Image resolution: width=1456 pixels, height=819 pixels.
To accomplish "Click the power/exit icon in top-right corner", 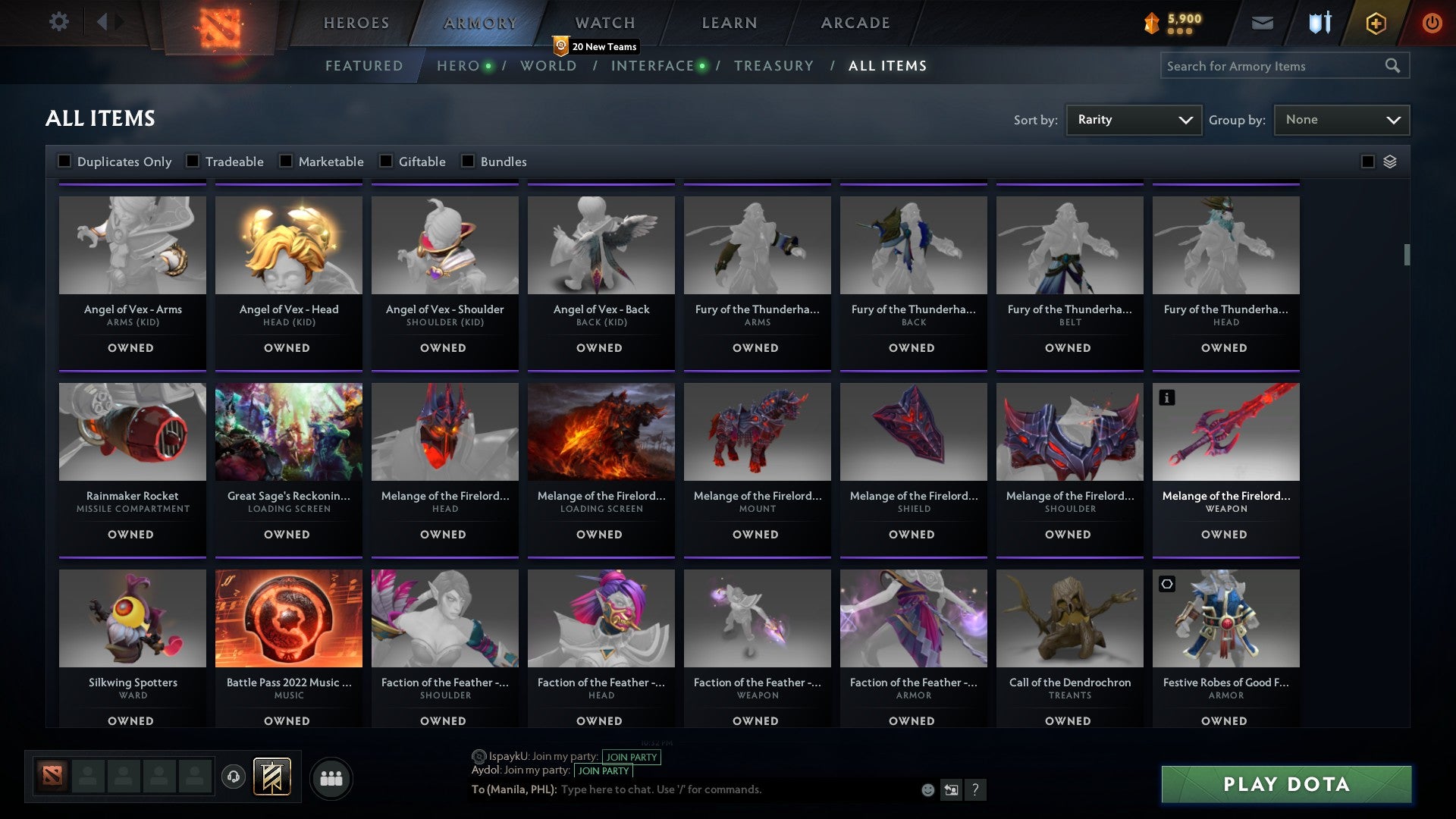I will click(x=1432, y=23).
